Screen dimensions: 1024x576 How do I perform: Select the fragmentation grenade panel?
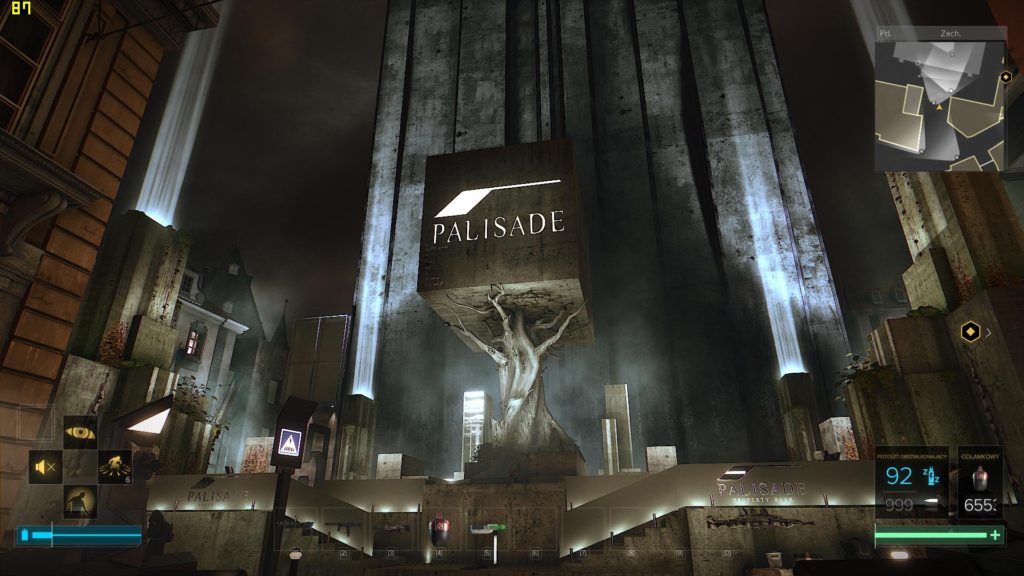[x=980, y=484]
